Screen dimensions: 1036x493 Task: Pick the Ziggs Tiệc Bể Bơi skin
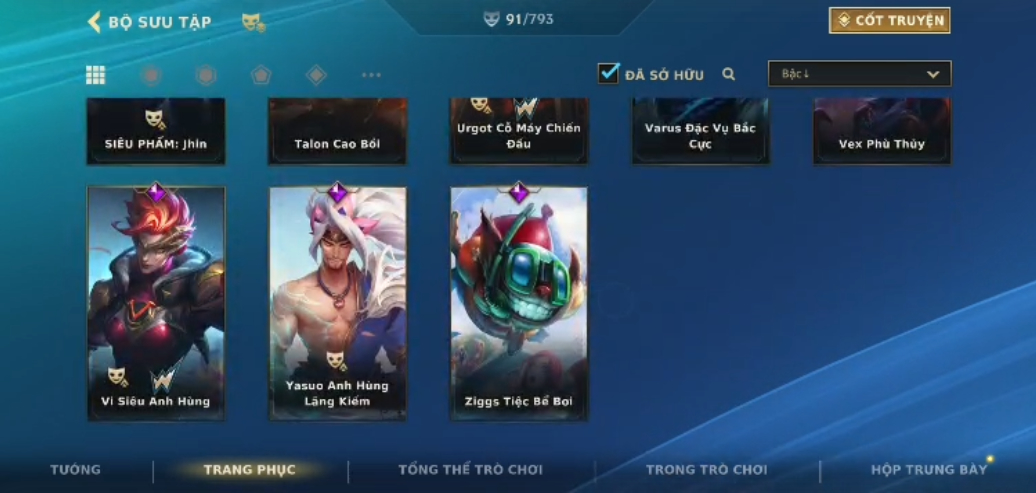(519, 302)
